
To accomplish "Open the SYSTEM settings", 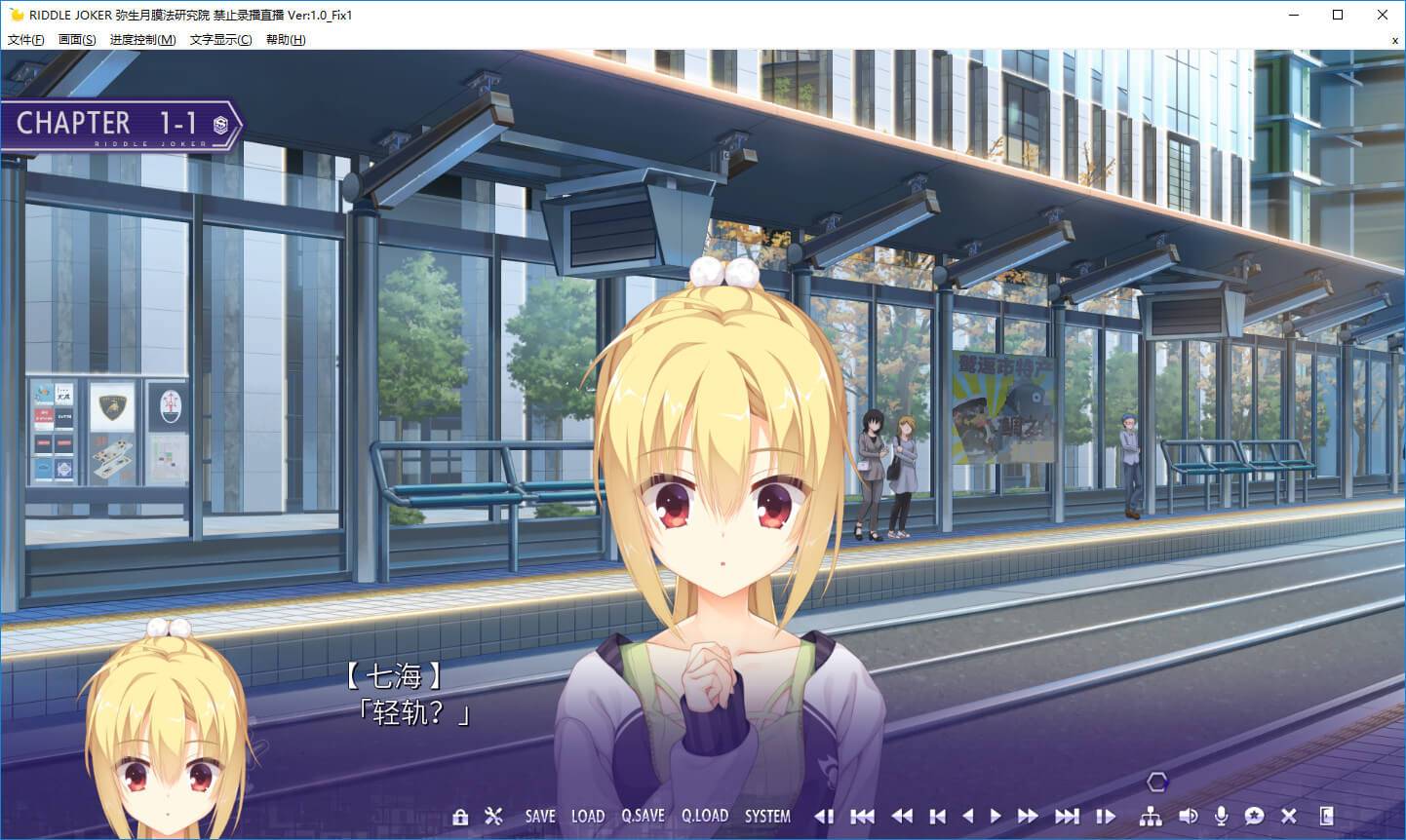I will (767, 817).
